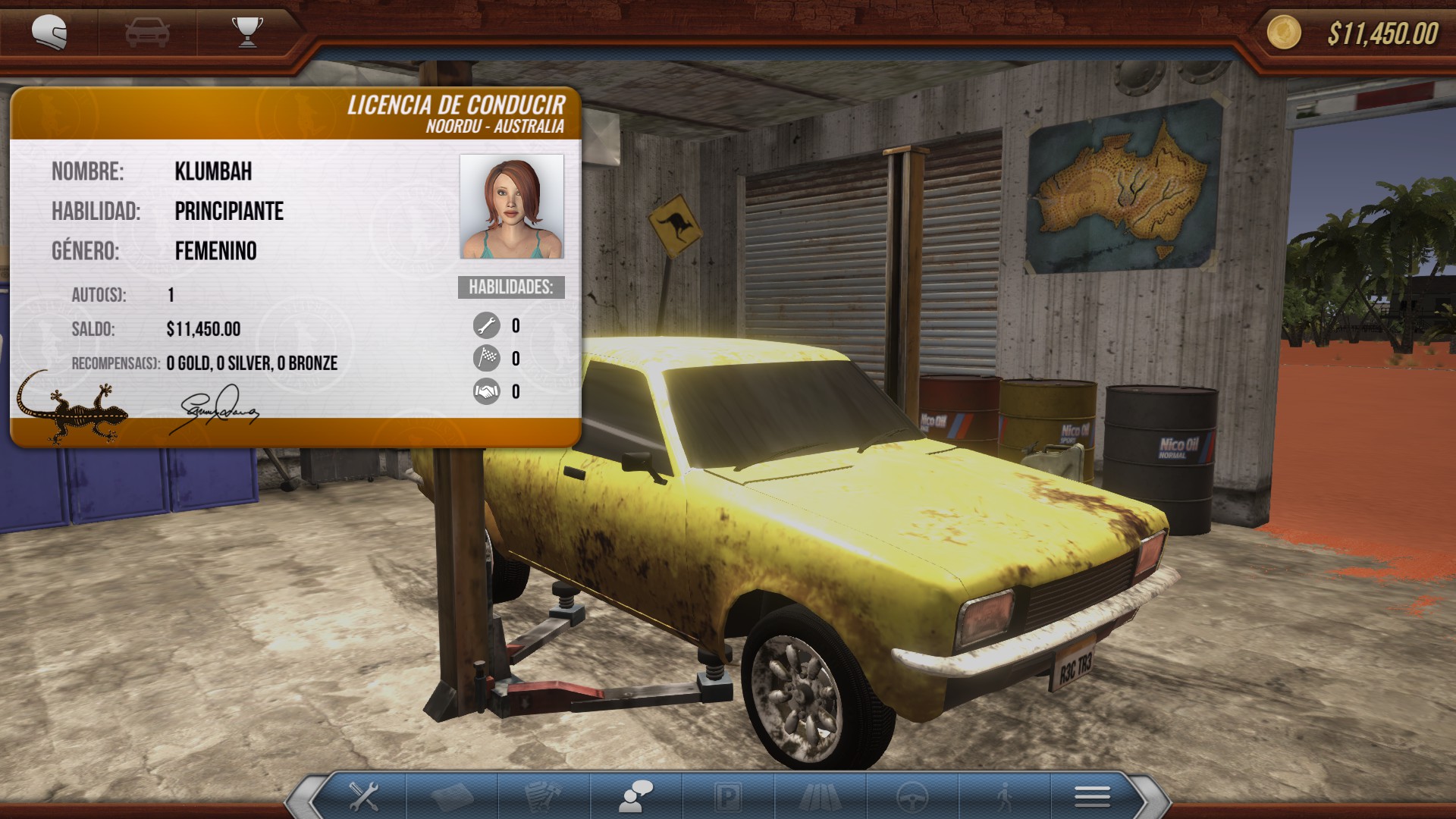Viewport: 1456px width, 819px height.
Task: Click the HABILIDADES header label
Action: pos(510,287)
